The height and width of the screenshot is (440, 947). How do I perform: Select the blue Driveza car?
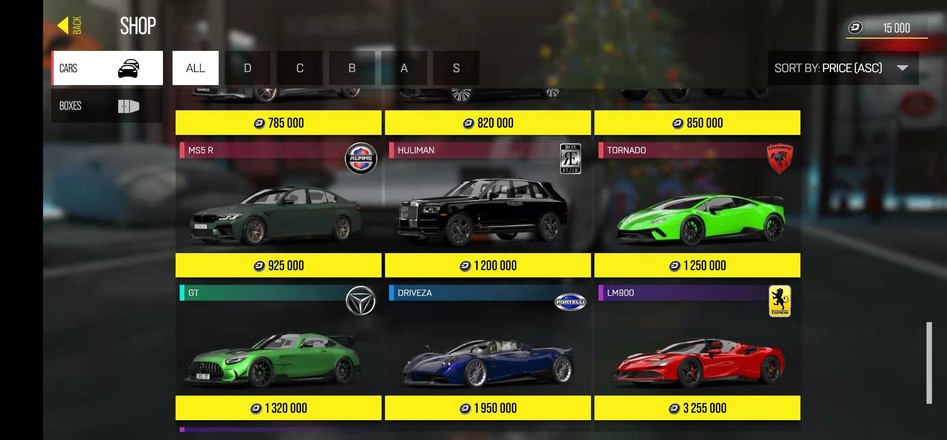[x=488, y=350]
